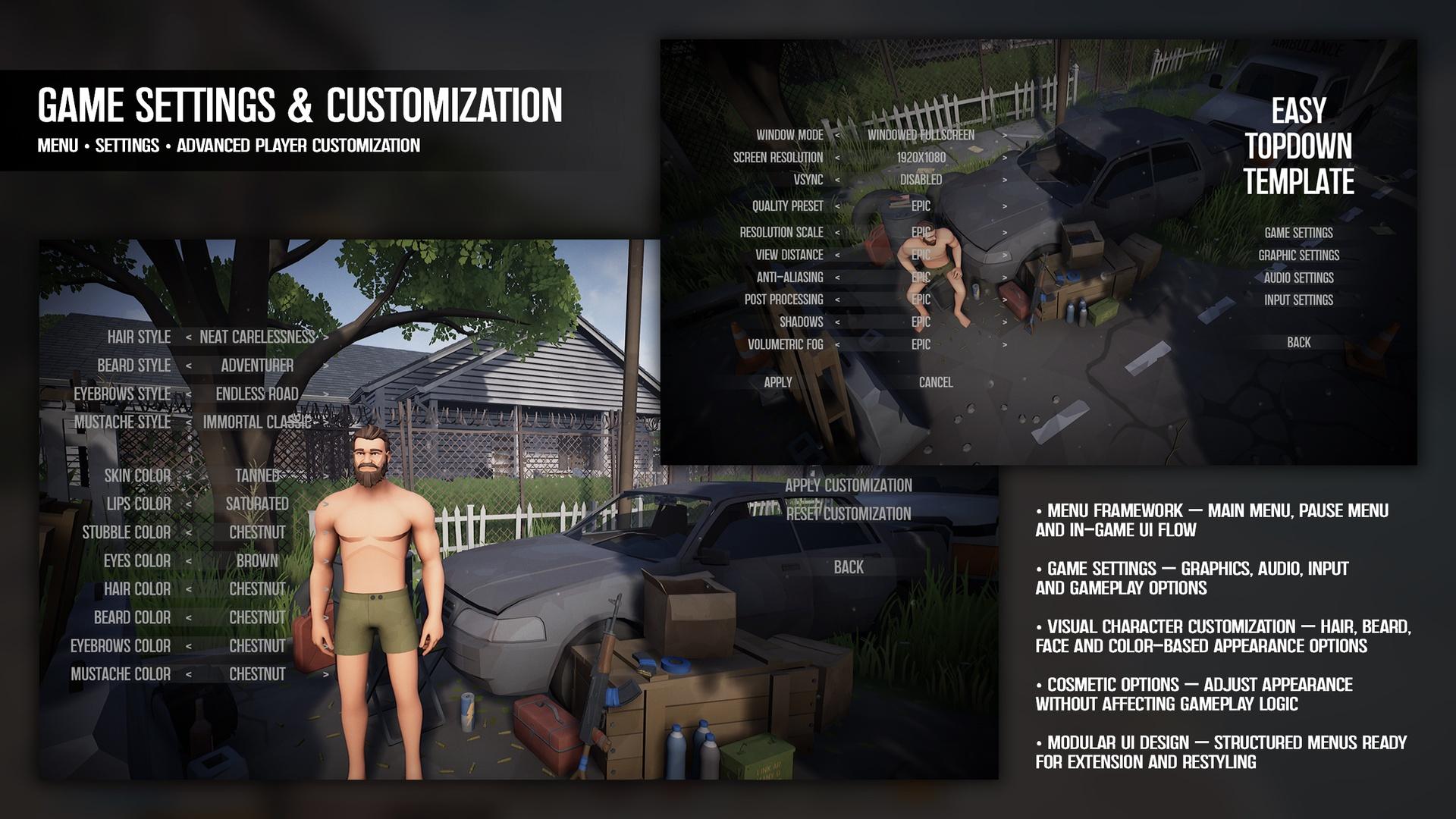The width and height of the screenshot is (1456, 819).
Task: Click next arrow for Volumetric Fog
Action: [1005, 345]
